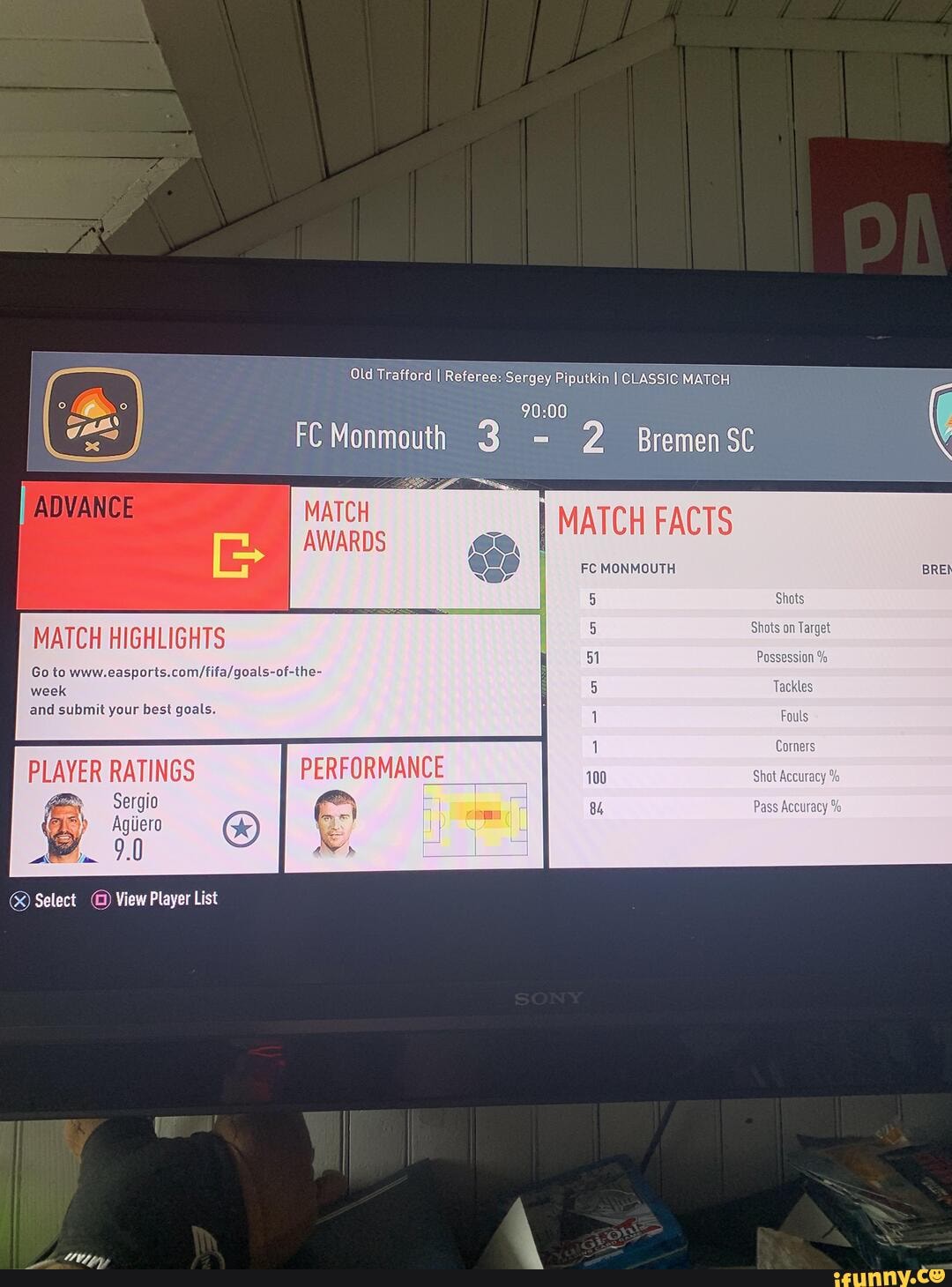Open the Performance heat map tile
952x1287 pixels.
[413, 806]
